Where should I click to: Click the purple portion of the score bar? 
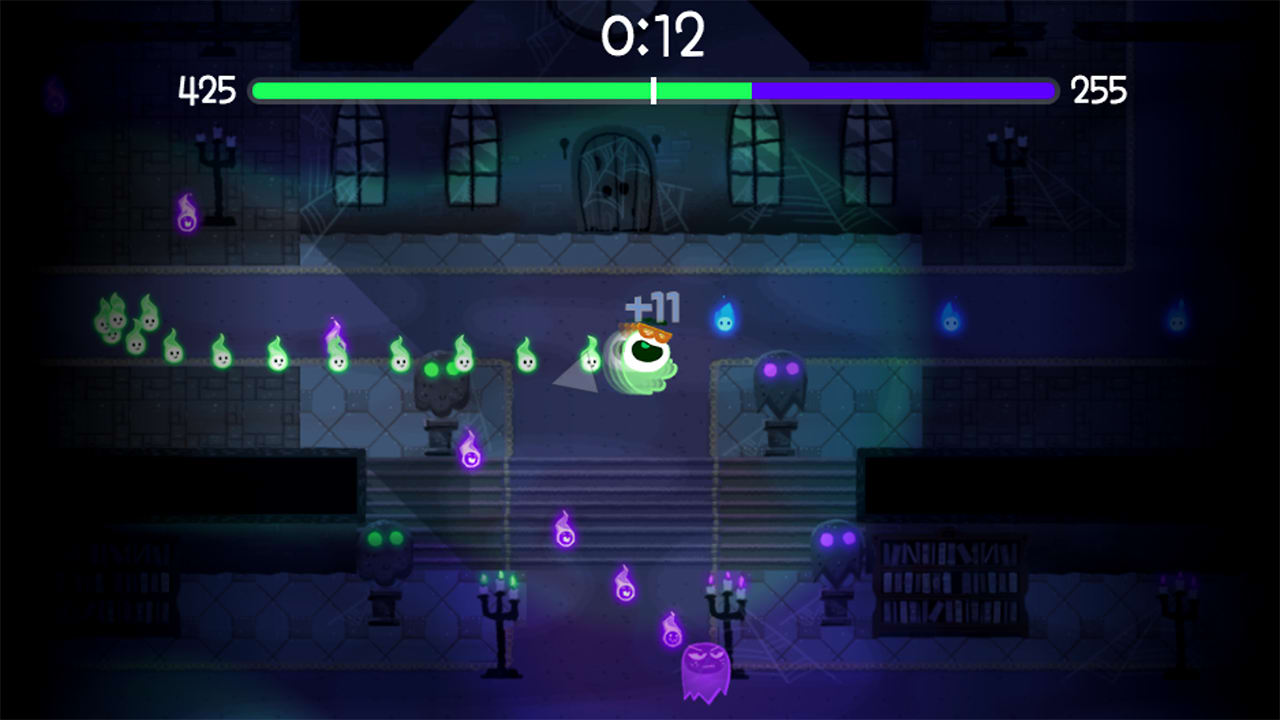[x=900, y=90]
